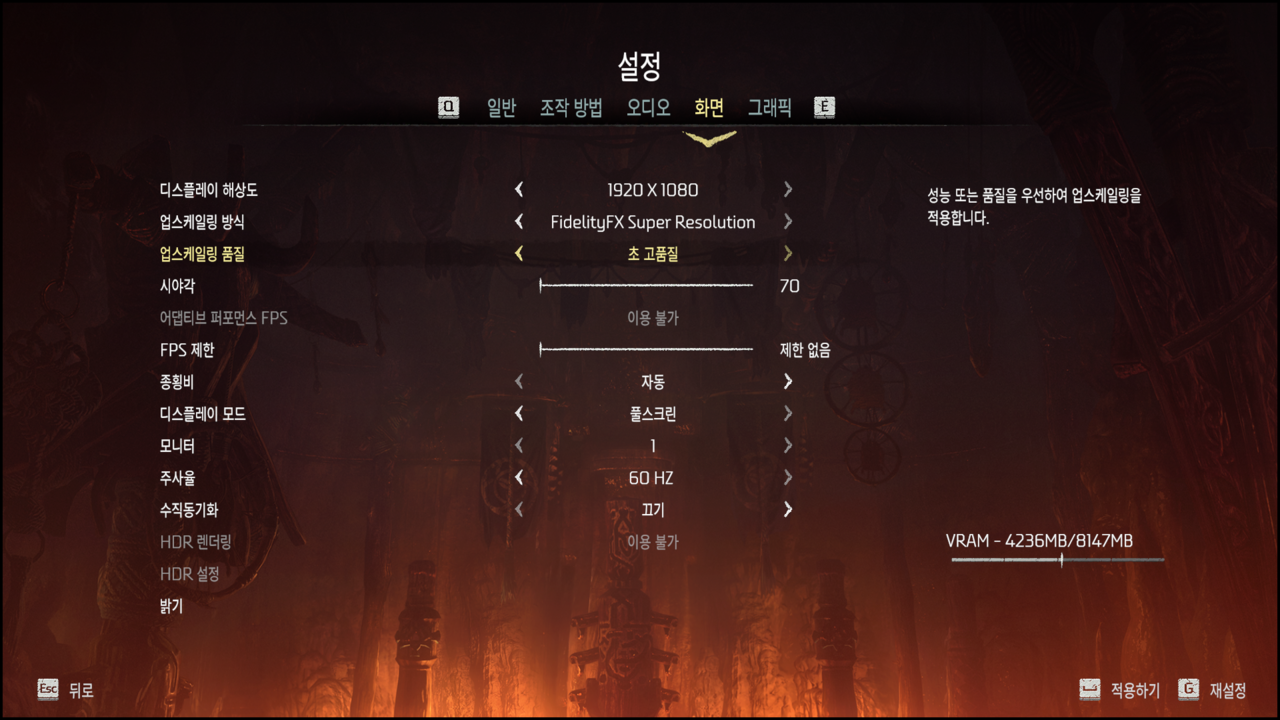Click left arrow next to 60 HZ
This screenshot has height=720, width=1280.
pos(519,478)
